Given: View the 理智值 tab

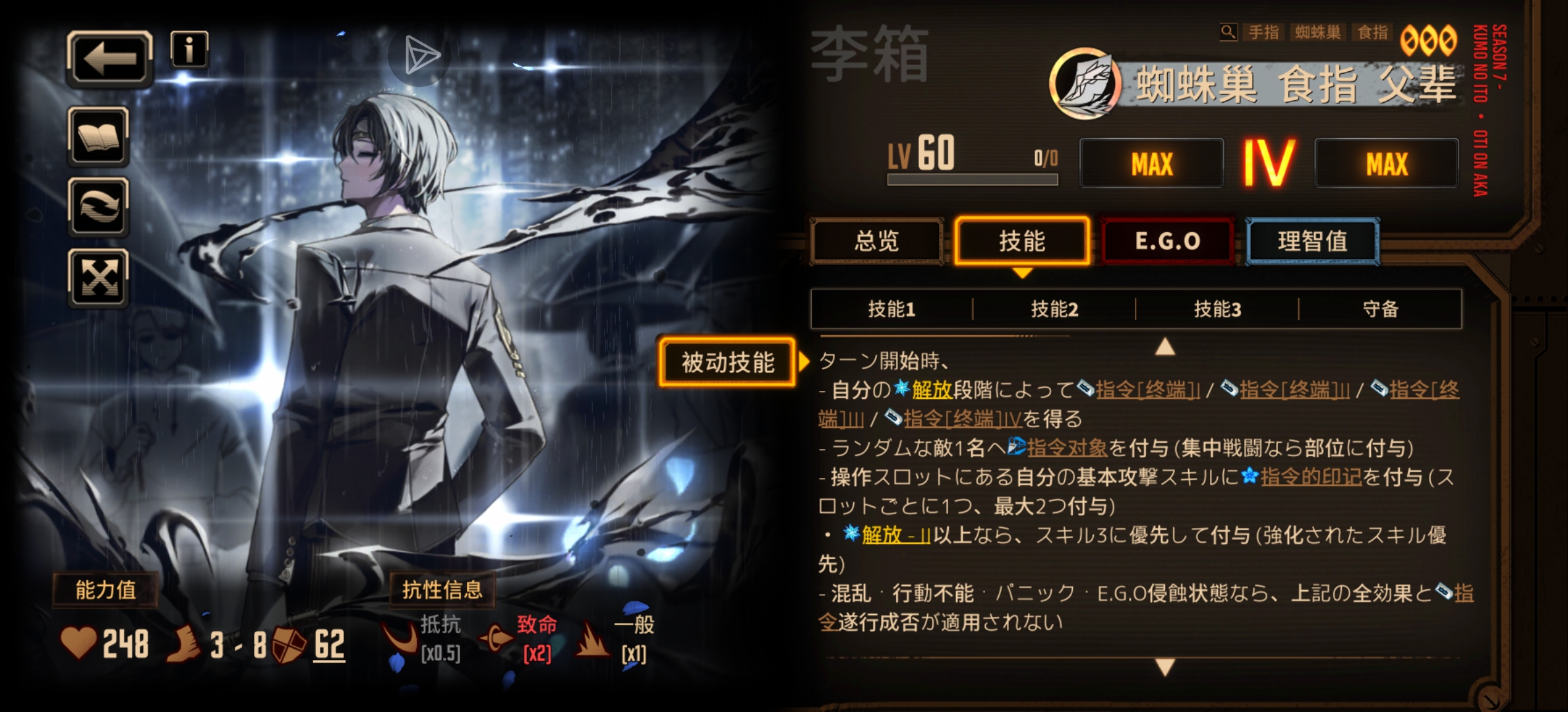Looking at the screenshot, I should (1312, 241).
